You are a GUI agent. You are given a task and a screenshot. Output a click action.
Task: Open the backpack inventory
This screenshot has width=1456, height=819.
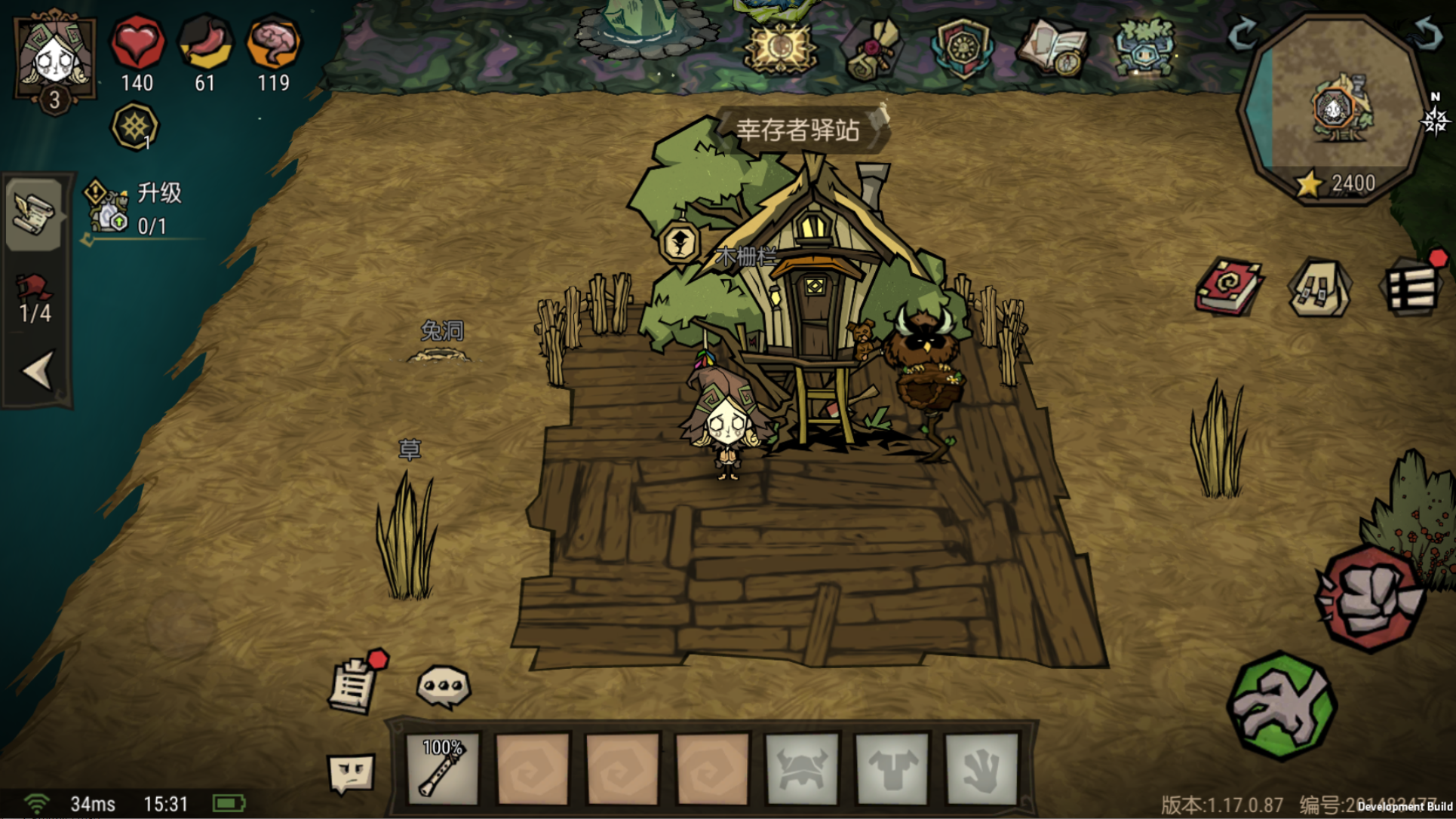[x=1320, y=287]
